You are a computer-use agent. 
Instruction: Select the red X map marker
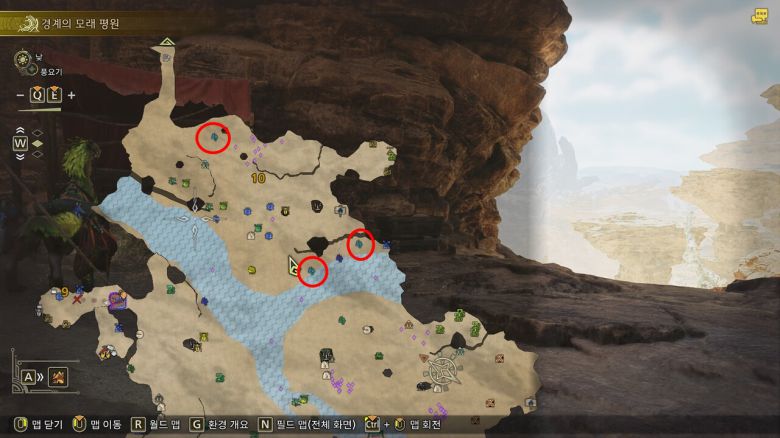coord(77,299)
